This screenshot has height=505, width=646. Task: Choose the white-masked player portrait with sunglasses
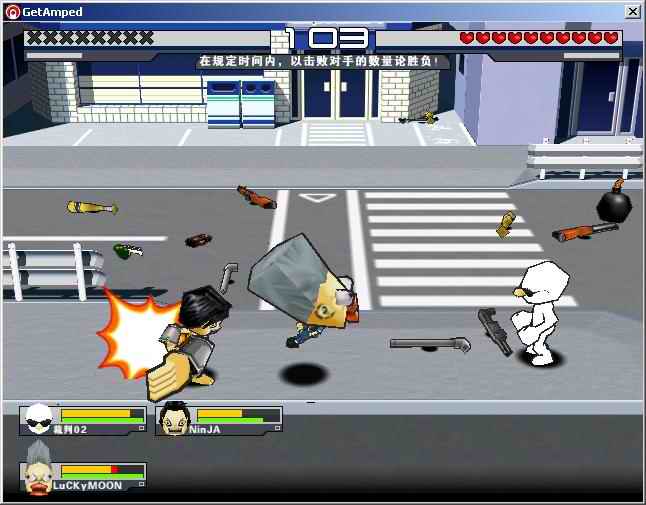click(38, 419)
